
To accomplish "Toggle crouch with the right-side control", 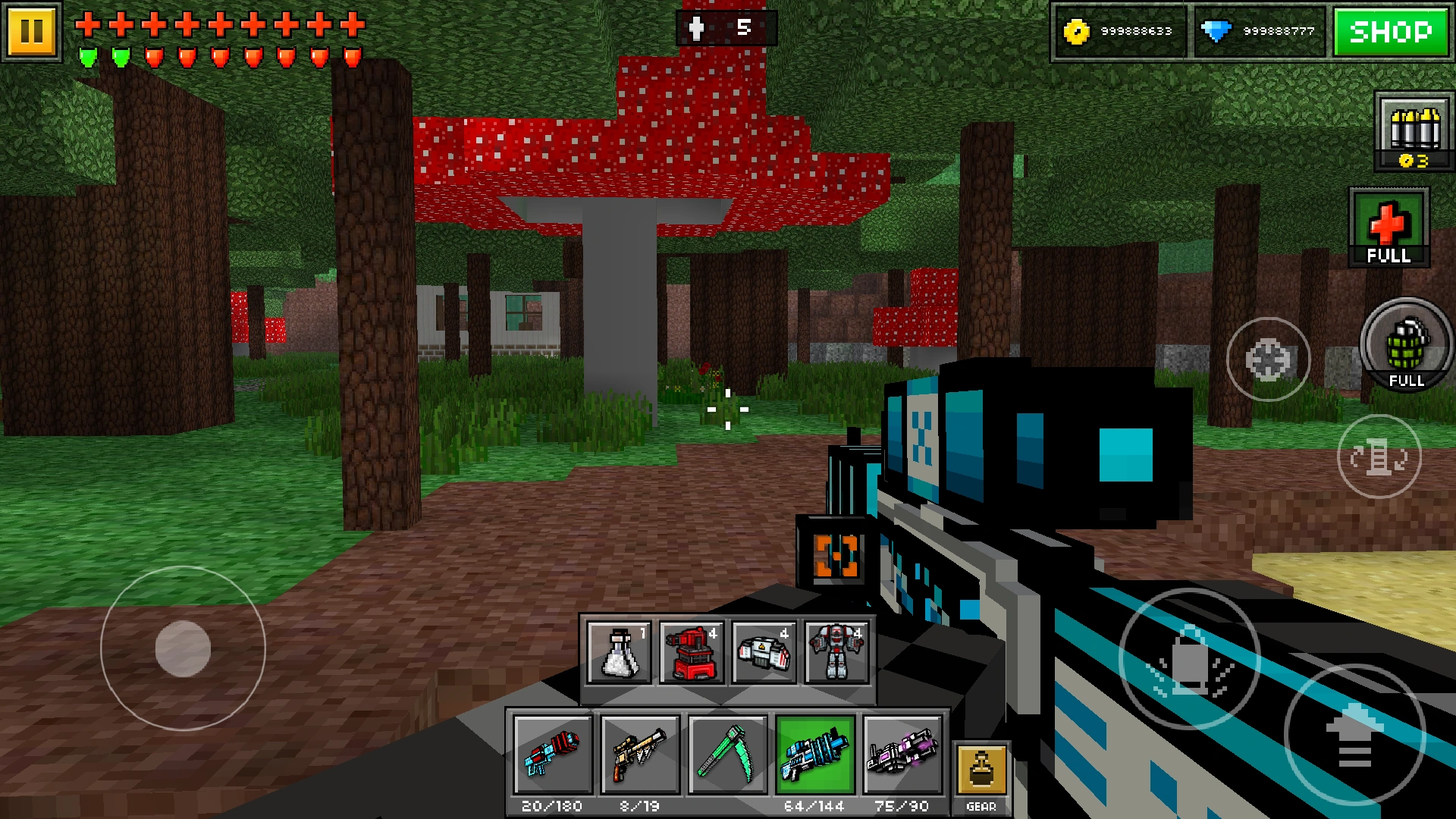I will point(1379,455).
